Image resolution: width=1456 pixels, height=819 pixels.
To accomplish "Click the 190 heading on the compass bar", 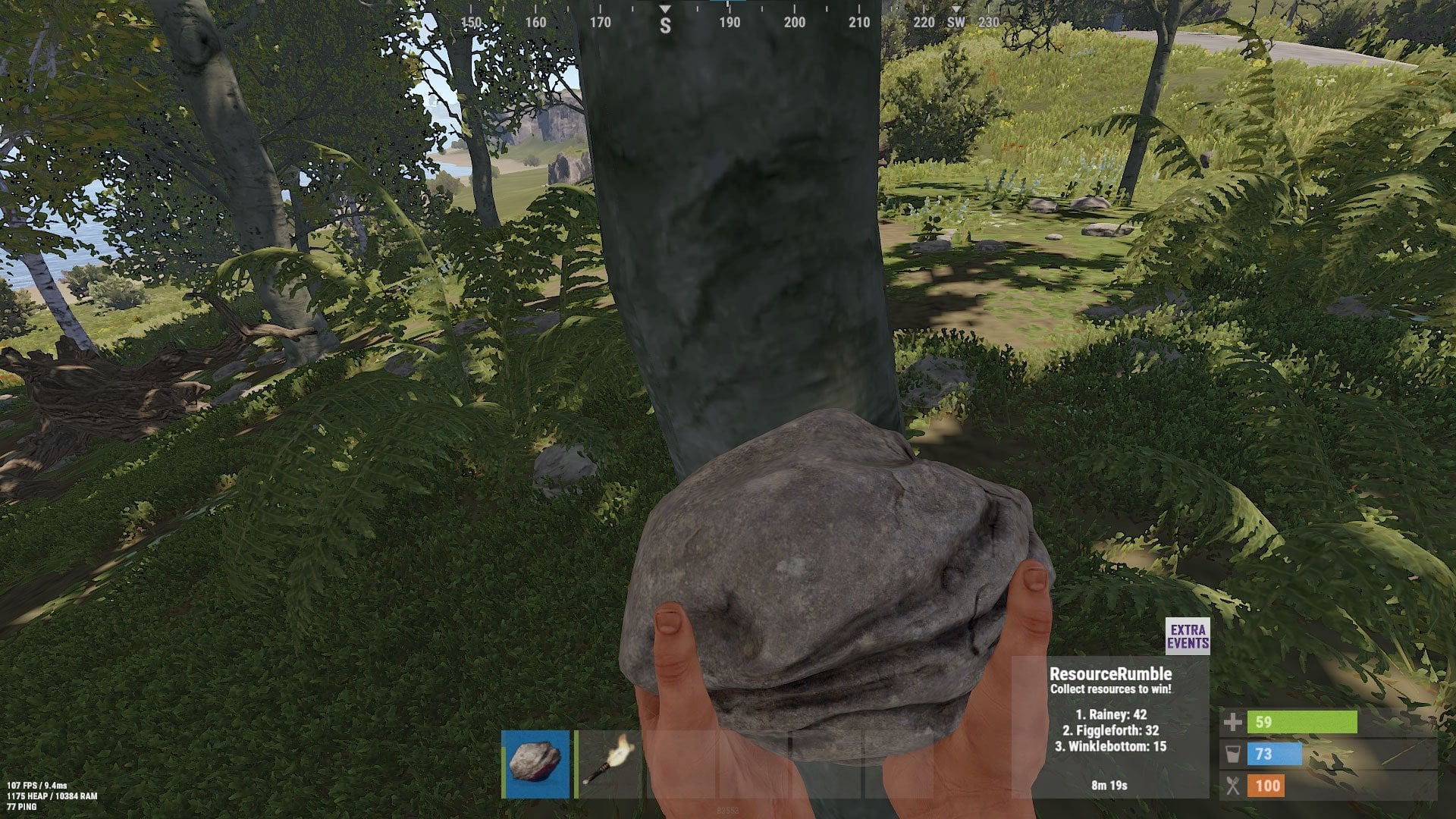I will [x=730, y=24].
